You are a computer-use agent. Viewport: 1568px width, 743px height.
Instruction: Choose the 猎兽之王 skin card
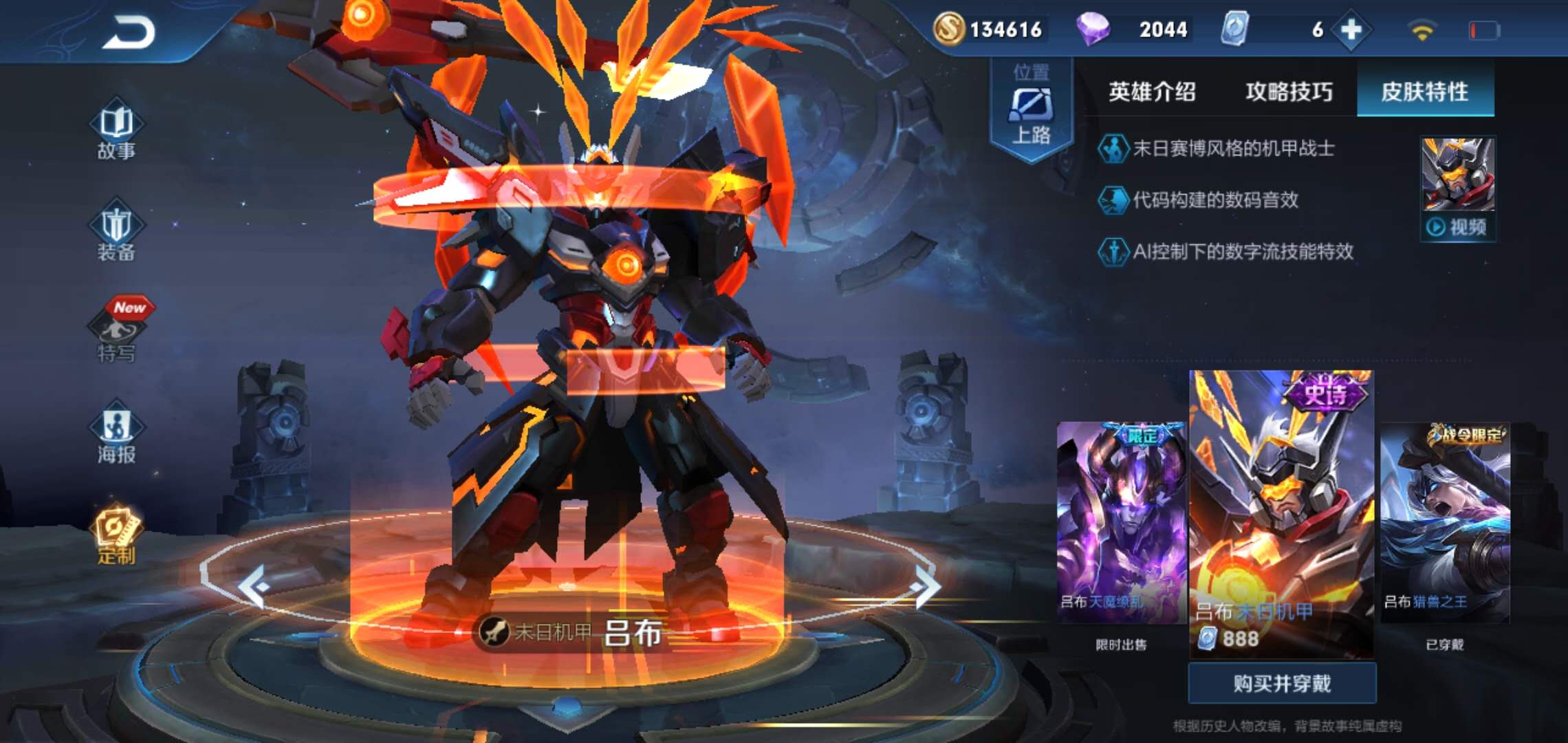click(x=1445, y=523)
